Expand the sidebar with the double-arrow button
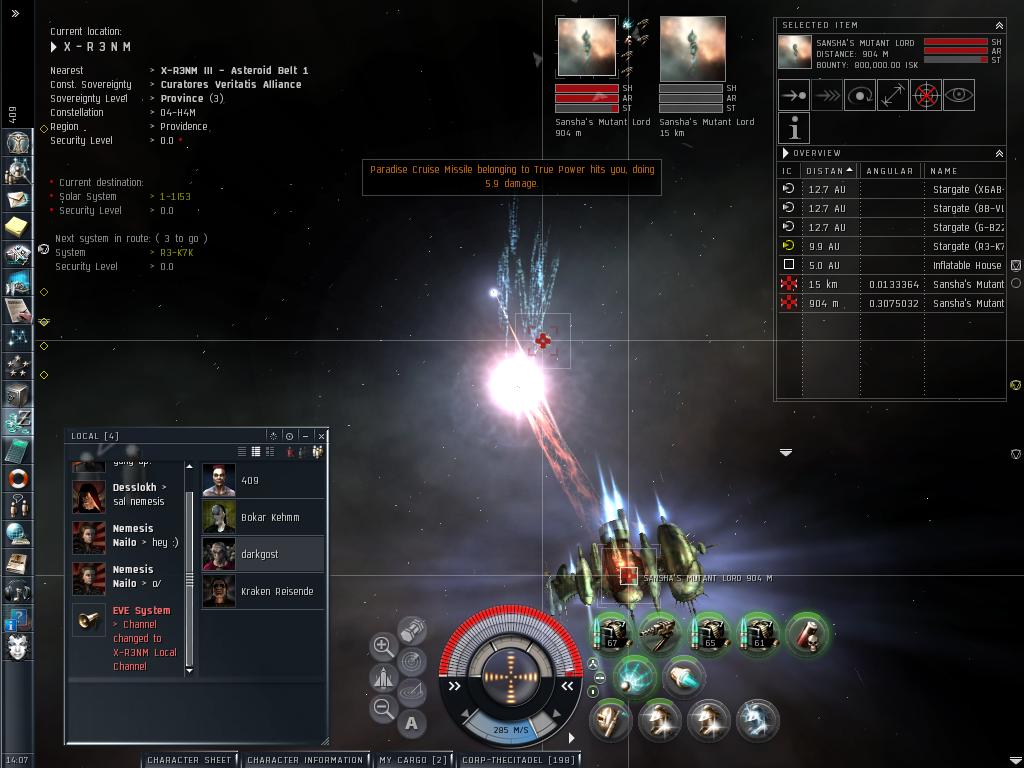1024x768 pixels. point(15,14)
